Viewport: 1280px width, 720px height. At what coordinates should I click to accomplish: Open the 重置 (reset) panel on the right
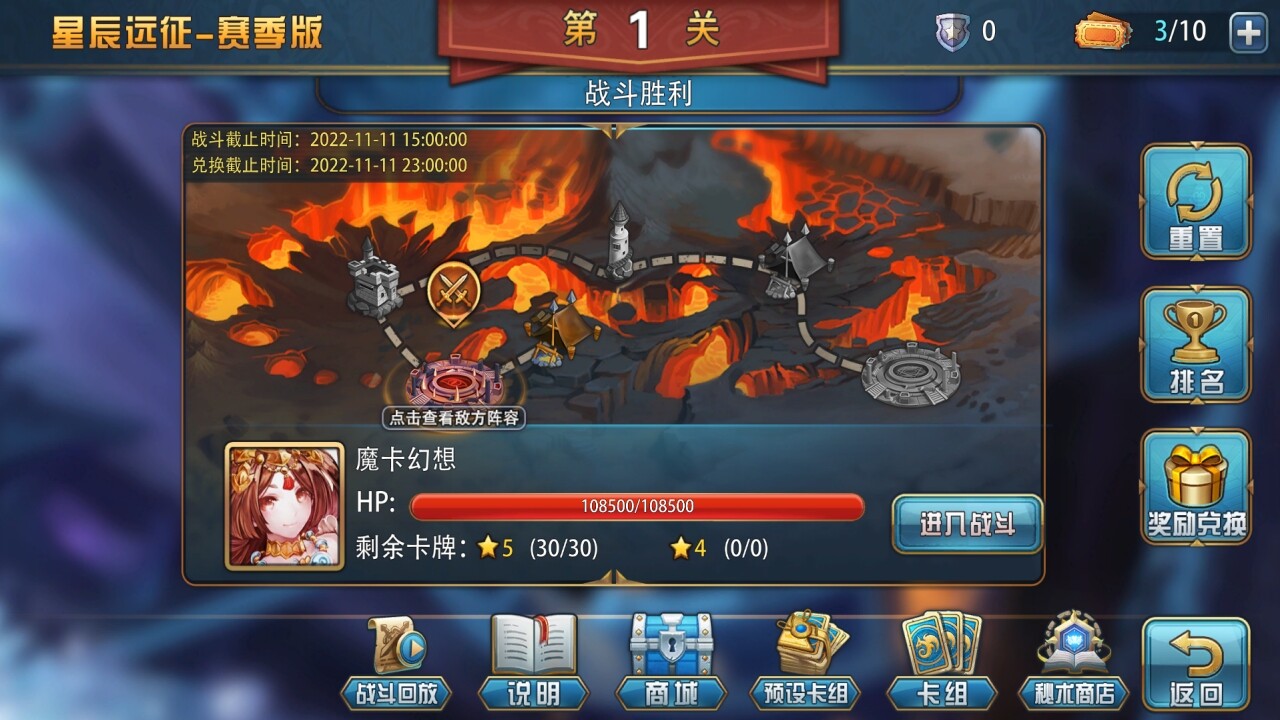point(1196,203)
